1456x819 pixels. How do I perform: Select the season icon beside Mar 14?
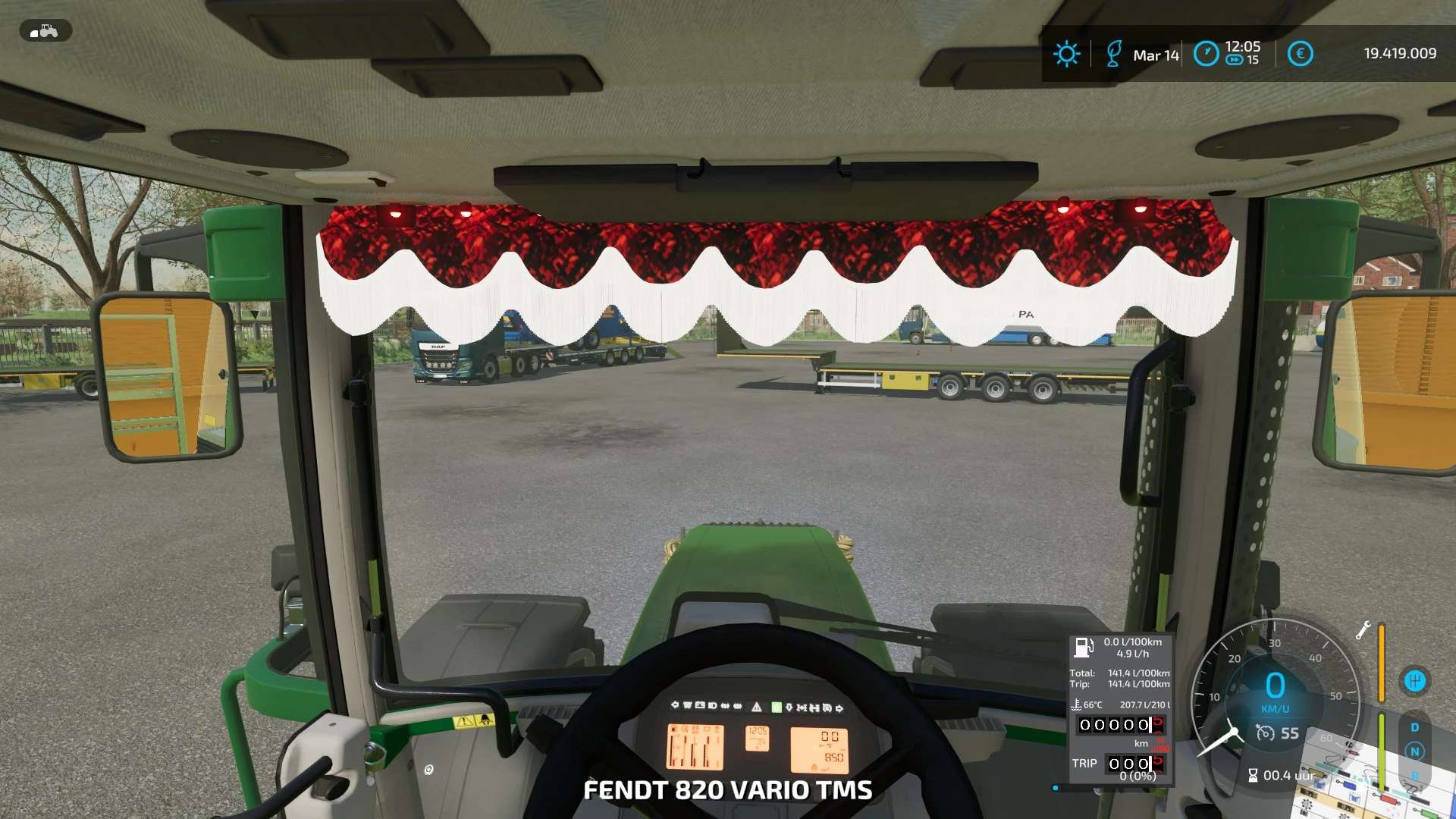tap(1113, 54)
